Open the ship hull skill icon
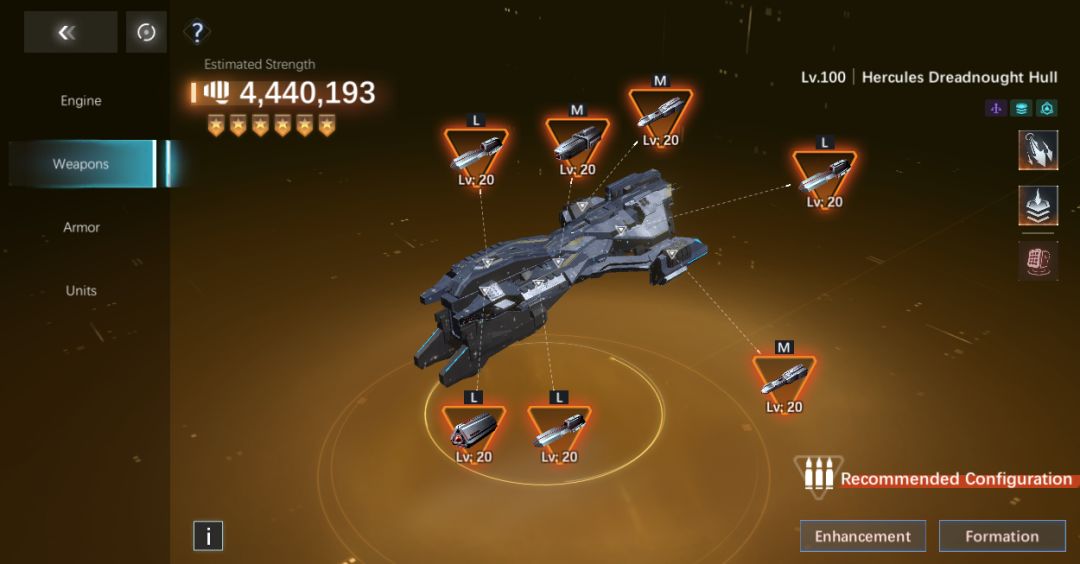Screen dimensions: 1080x564 (x=1038, y=151)
